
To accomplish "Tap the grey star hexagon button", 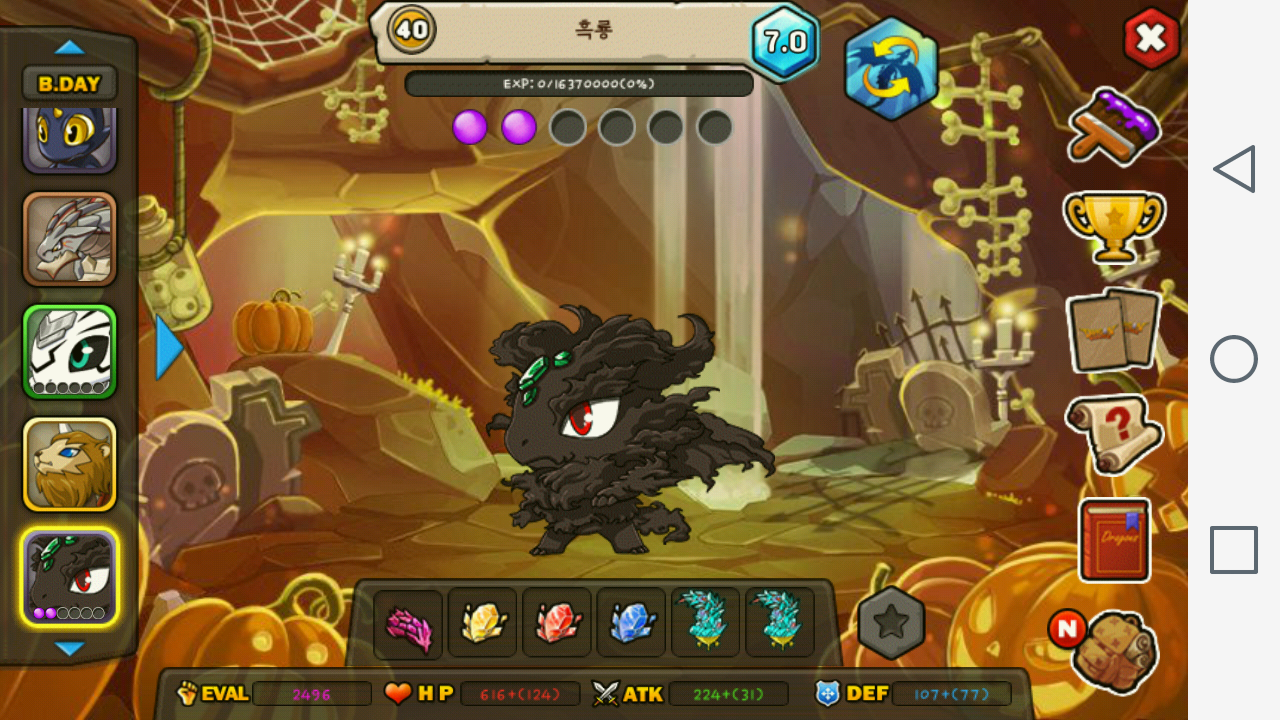I will coord(891,623).
